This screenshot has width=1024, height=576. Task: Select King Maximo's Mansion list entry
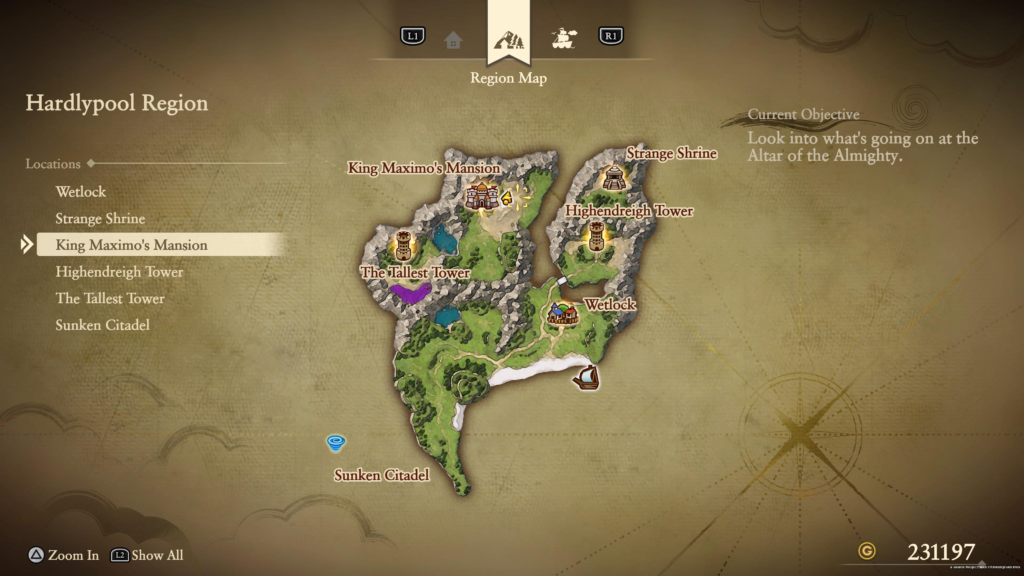tap(131, 245)
